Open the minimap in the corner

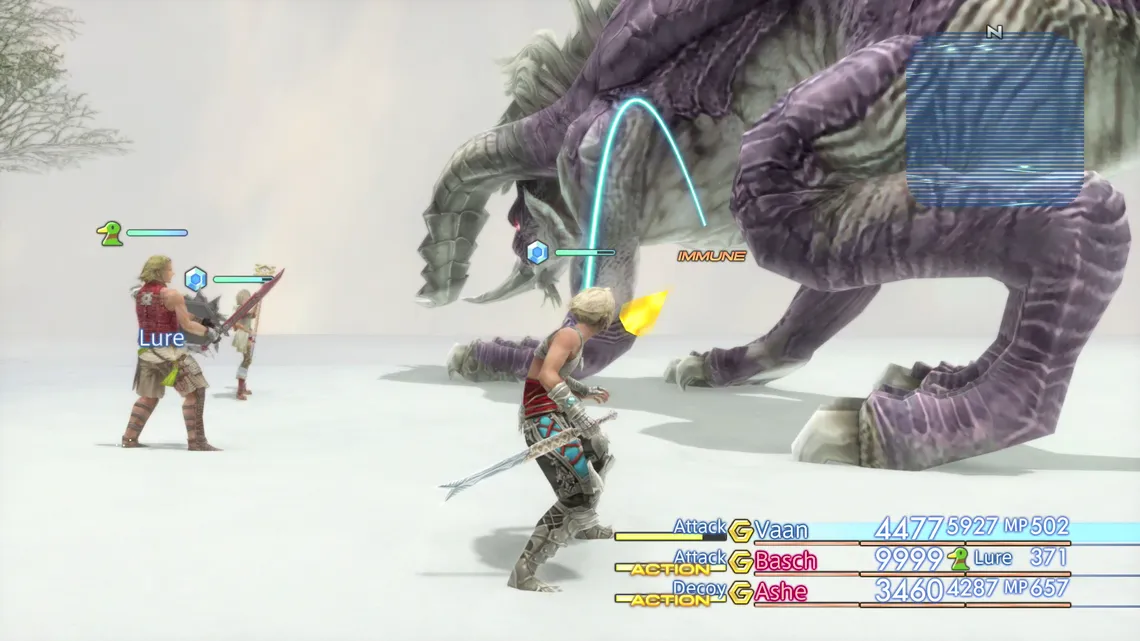994,120
